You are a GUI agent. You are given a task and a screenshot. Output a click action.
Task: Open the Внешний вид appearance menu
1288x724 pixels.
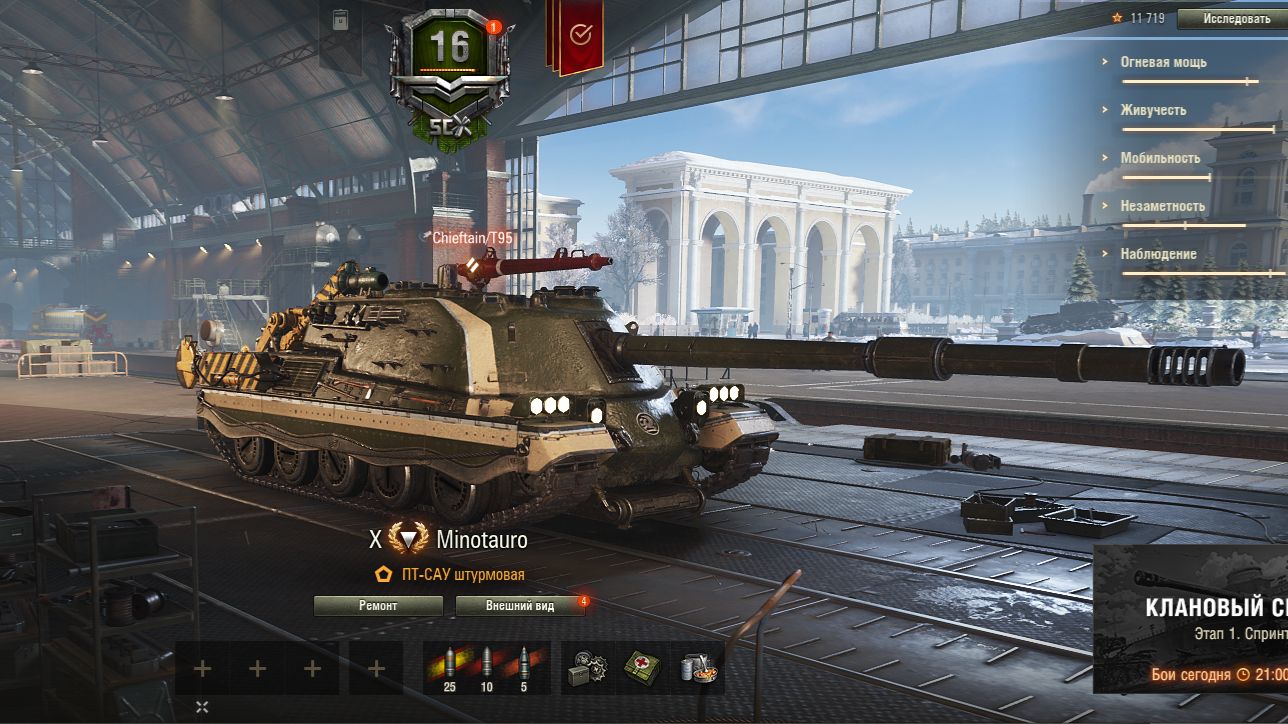tap(520, 606)
